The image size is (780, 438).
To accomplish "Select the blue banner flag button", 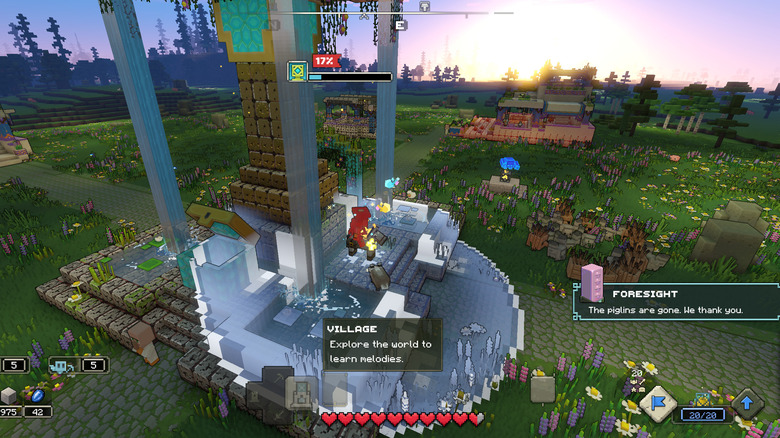I will coord(658,405).
